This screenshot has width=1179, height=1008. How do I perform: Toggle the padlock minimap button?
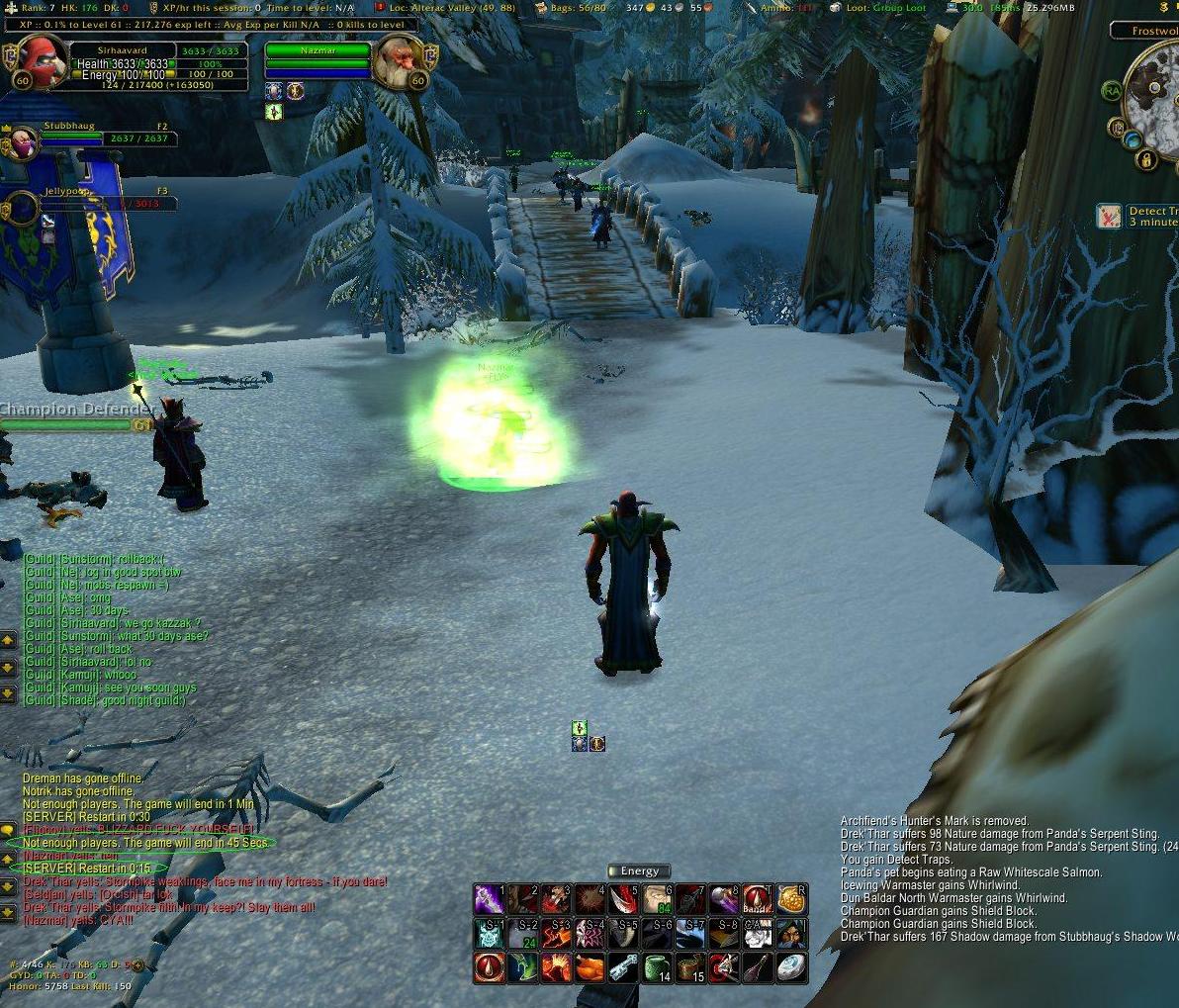pyautogui.click(x=1147, y=159)
